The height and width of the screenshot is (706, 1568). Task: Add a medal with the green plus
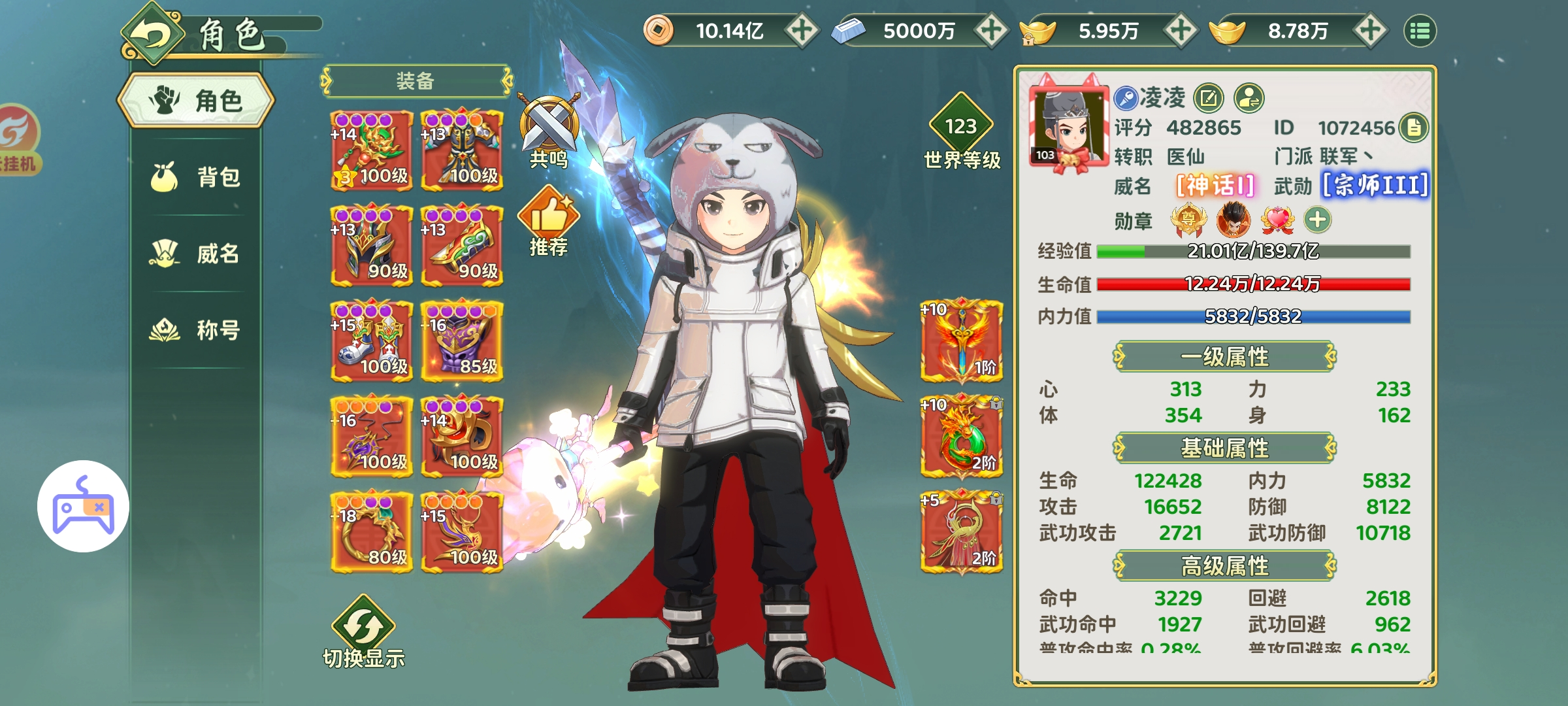tap(1317, 220)
